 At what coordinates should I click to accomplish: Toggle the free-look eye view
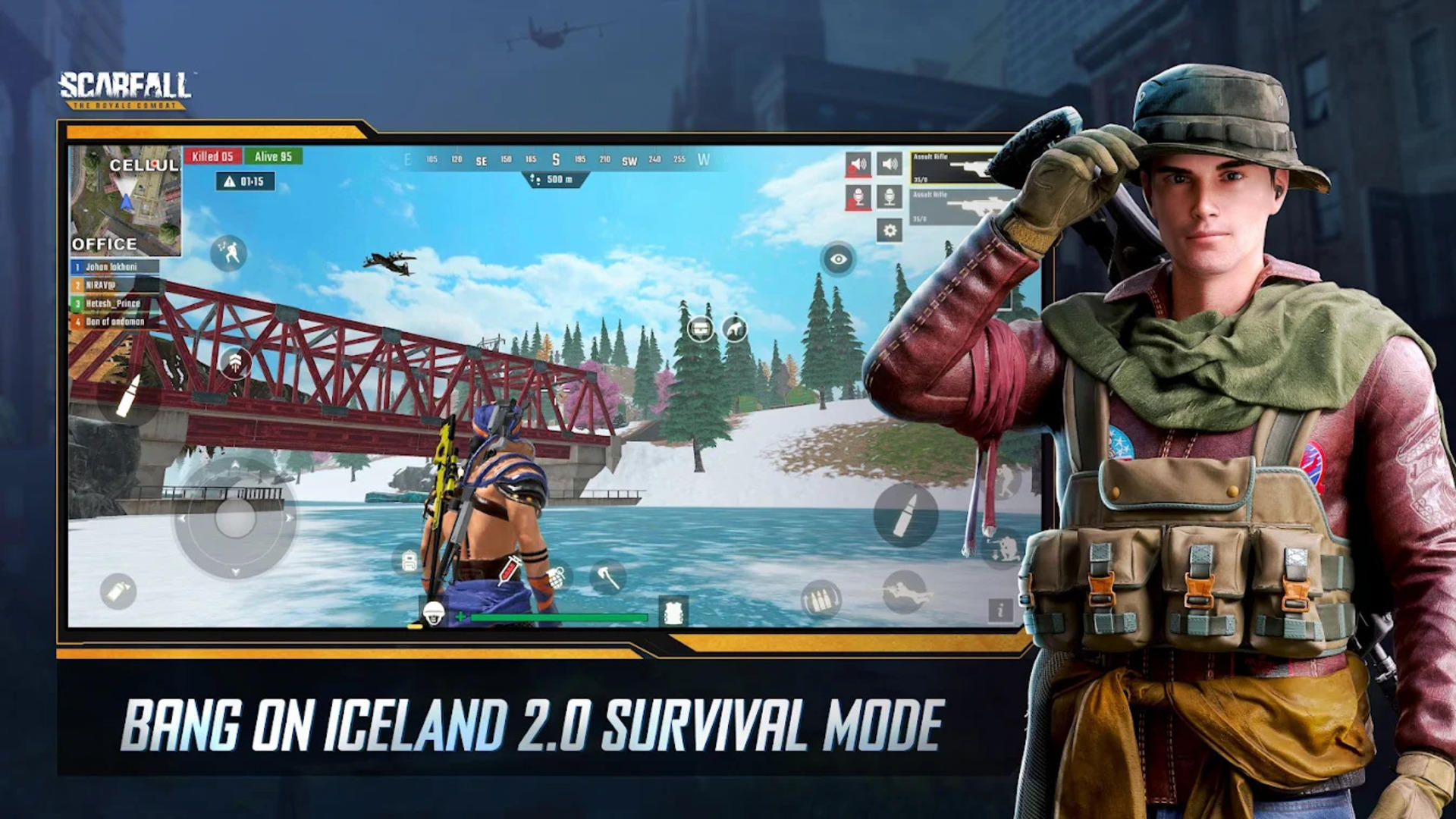[x=839, y=258]
